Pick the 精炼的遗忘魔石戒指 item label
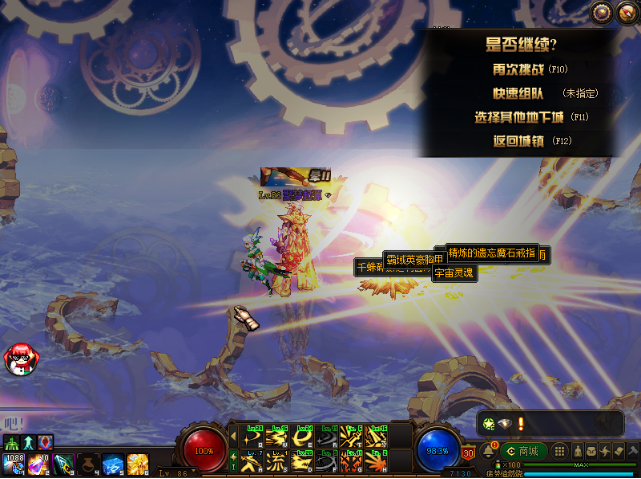Viewport: 641px width, 479px height. tap(492, 251)
